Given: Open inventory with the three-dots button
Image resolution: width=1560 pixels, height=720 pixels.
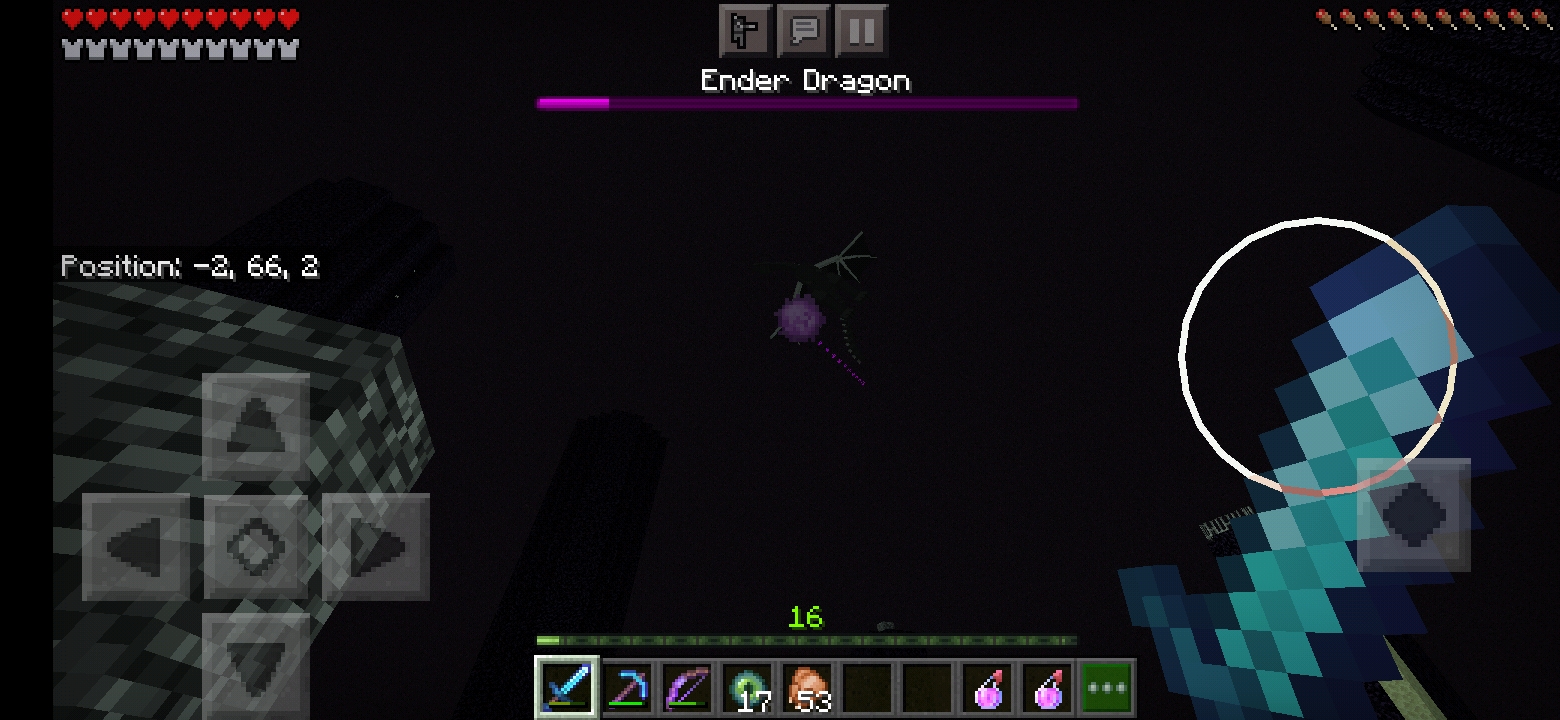Looking at the screenshot, I should [x=1107, y=688].
